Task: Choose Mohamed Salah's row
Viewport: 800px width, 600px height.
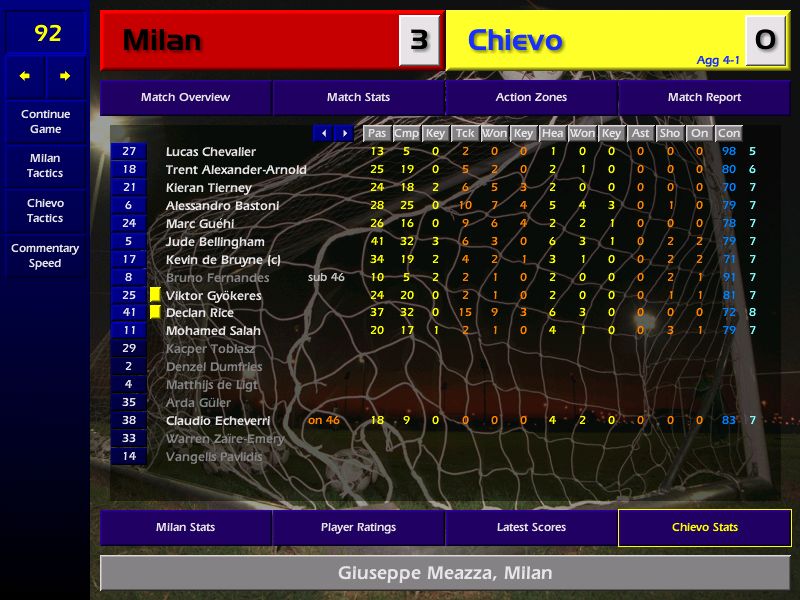Action: coord(213,331)
